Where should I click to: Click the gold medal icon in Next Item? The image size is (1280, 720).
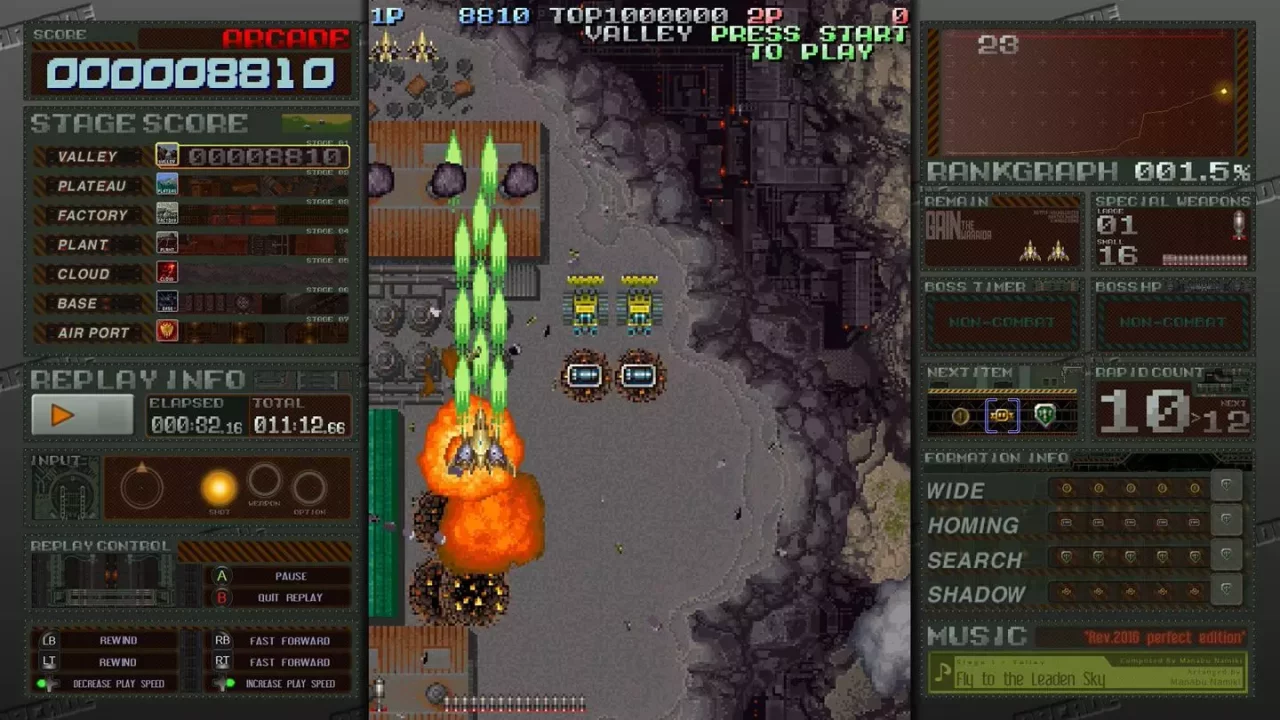(x=959, y=416)
